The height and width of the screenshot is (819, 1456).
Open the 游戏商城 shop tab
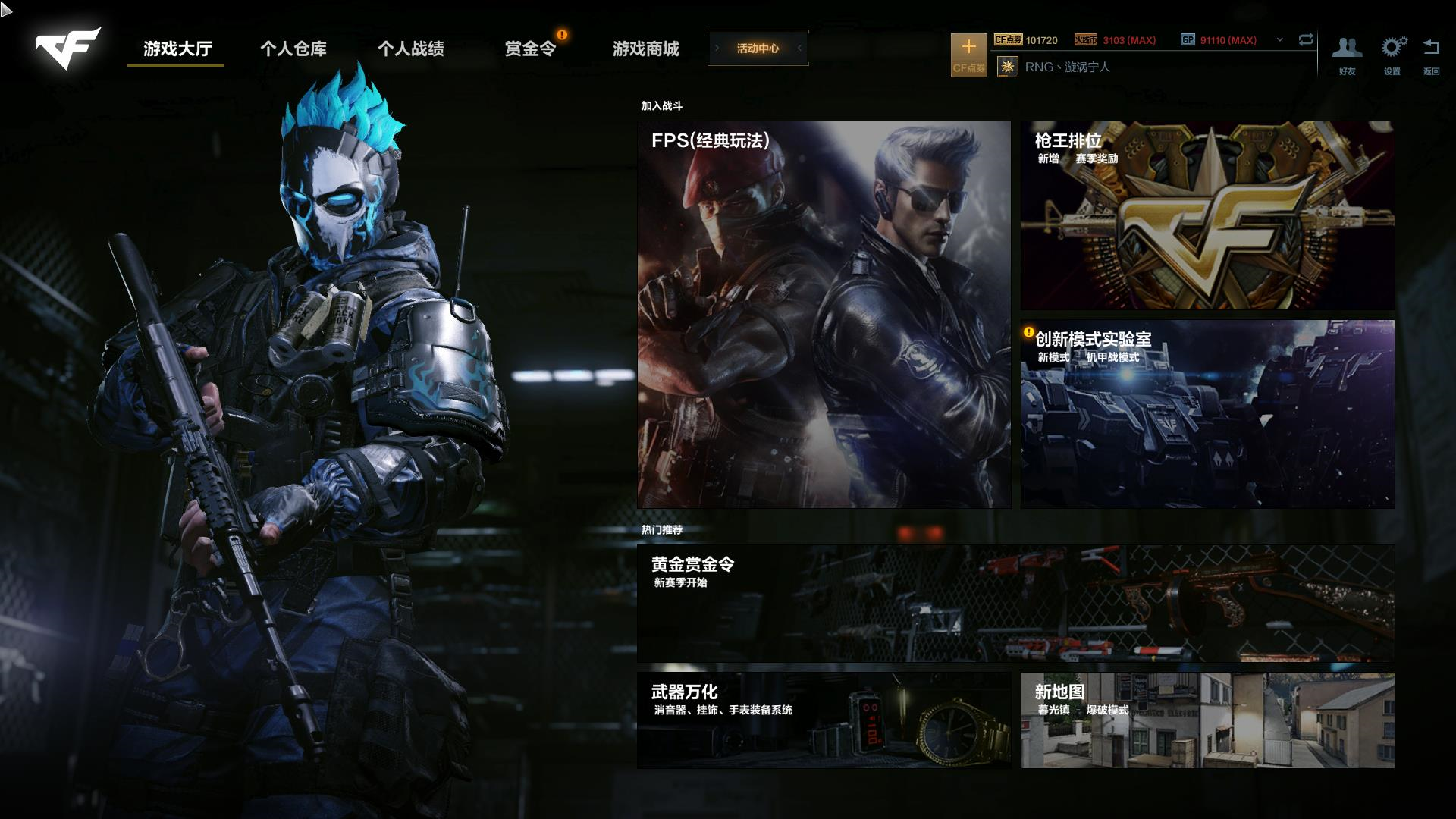(x=645, y=49)
